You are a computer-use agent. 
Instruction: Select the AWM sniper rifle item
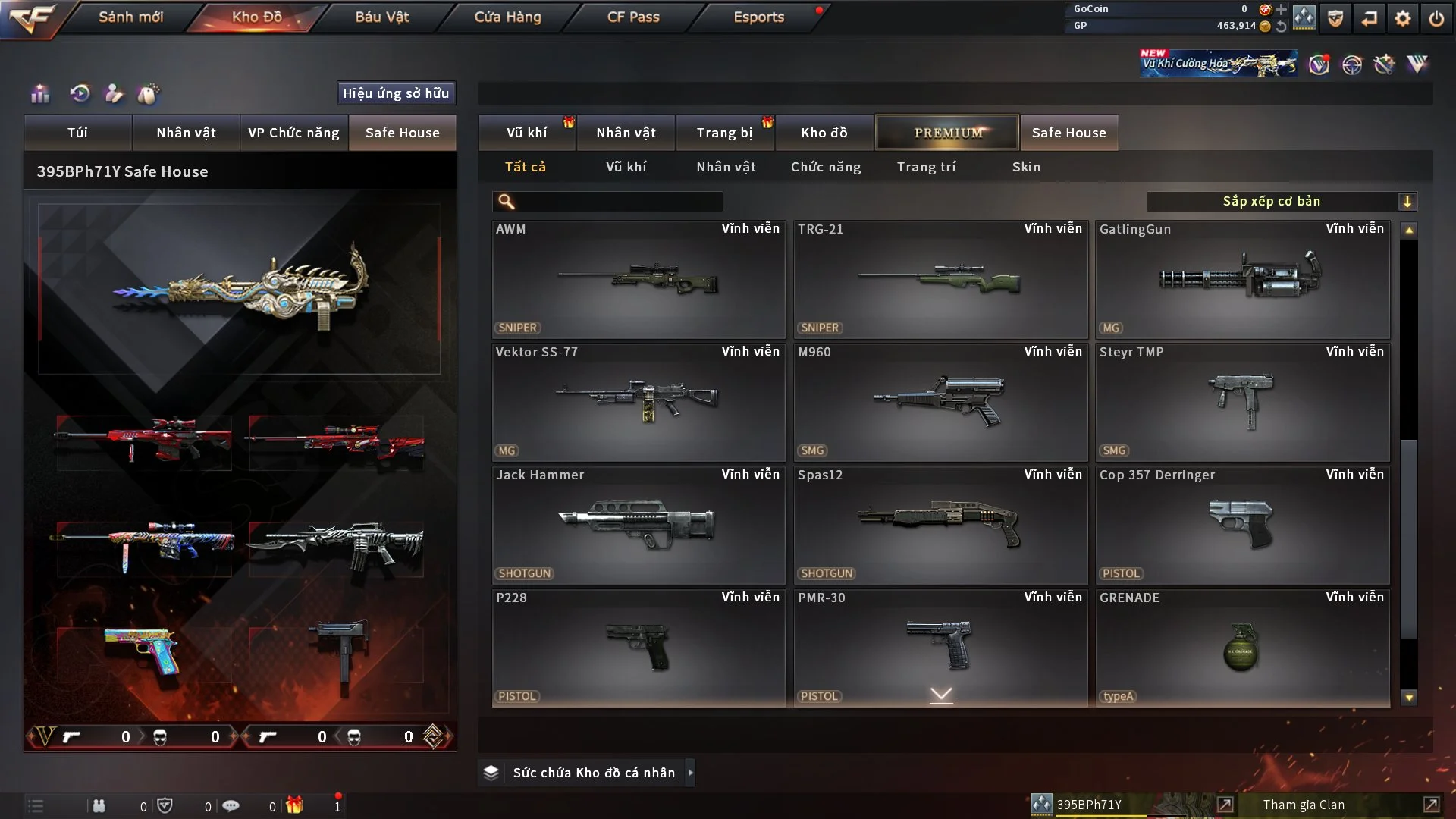638,279
